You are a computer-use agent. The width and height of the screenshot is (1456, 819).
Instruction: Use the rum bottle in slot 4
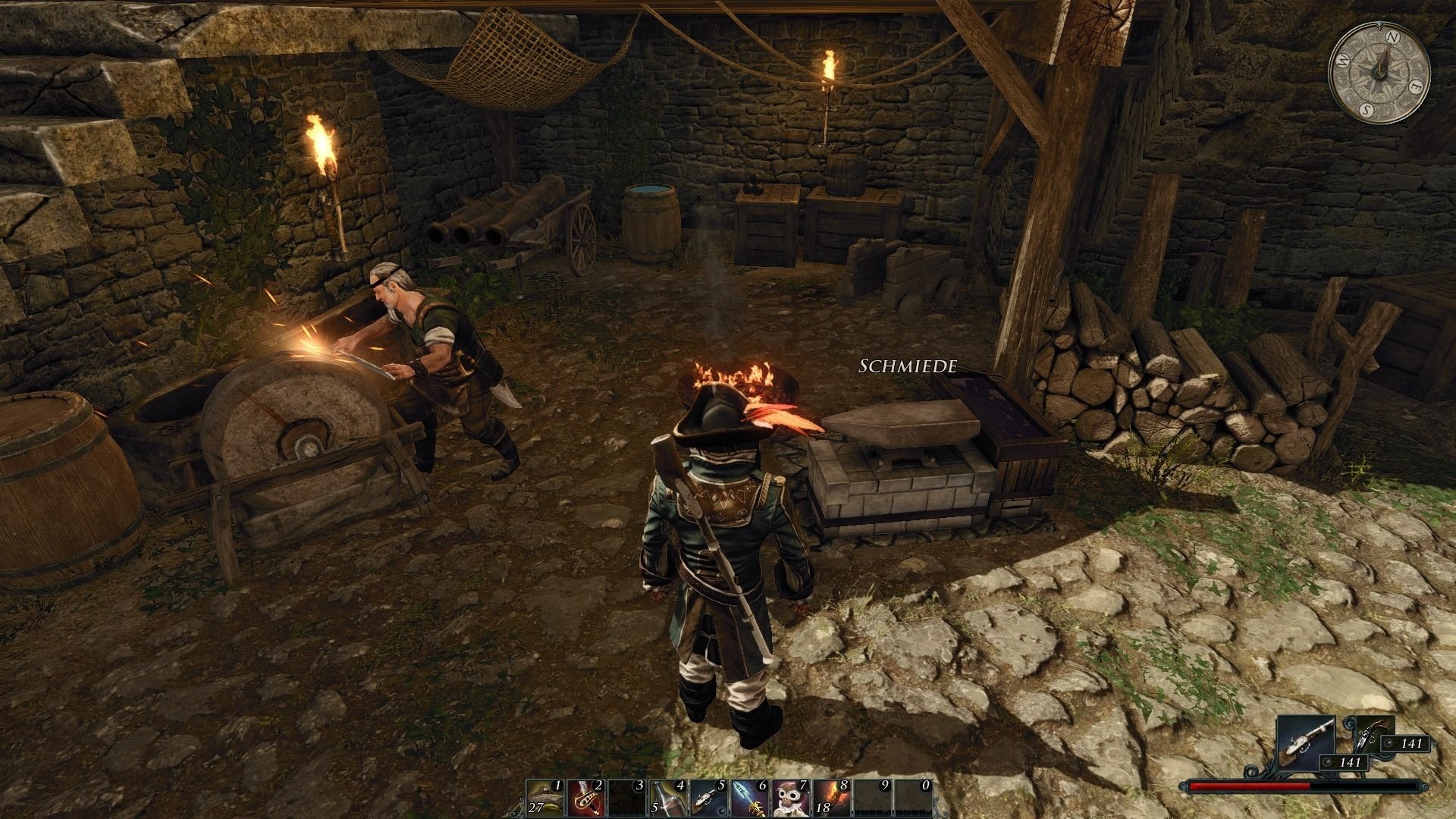(x=667, y=796)
